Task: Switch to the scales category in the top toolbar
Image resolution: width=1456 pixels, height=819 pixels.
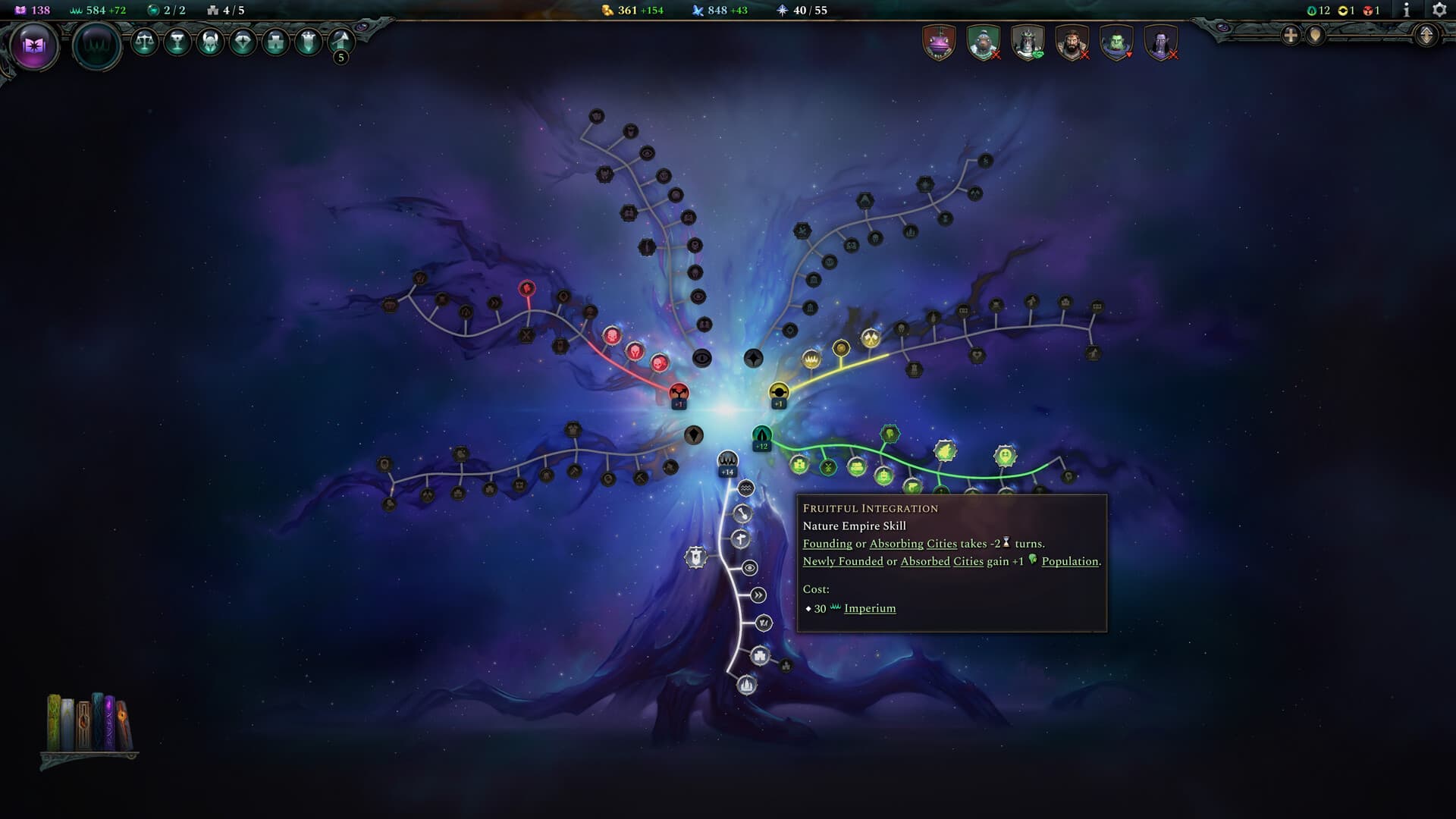Action: (x=146, y=43)
